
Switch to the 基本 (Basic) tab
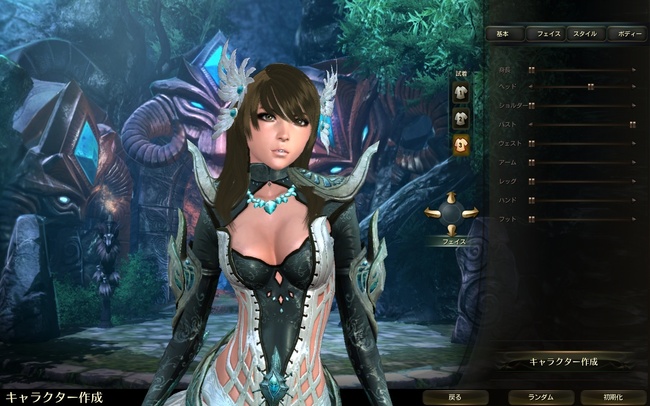pyautogui.click(x=503, y=34)
